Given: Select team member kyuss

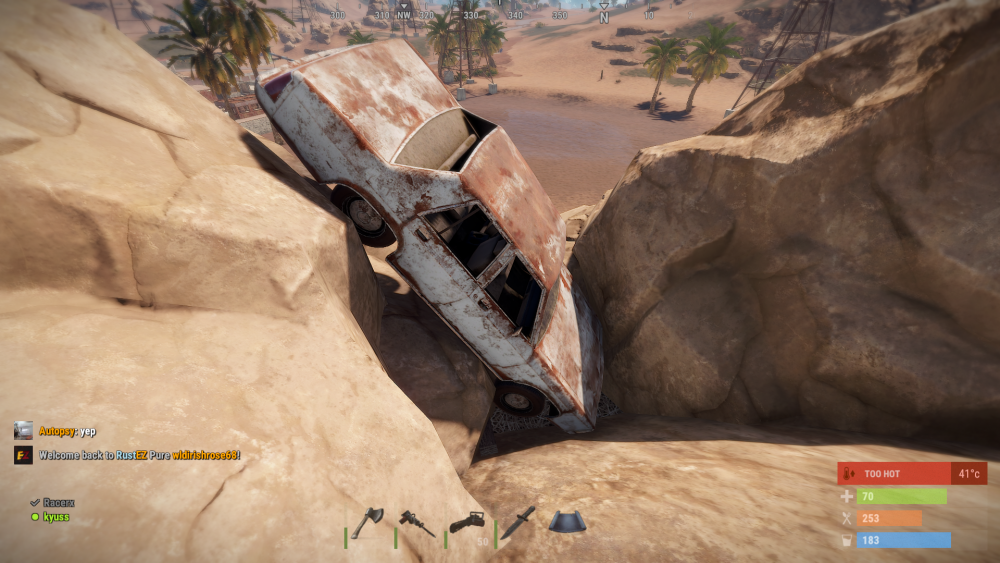Looking at the screenshot, I should click(x=54, y=516).
